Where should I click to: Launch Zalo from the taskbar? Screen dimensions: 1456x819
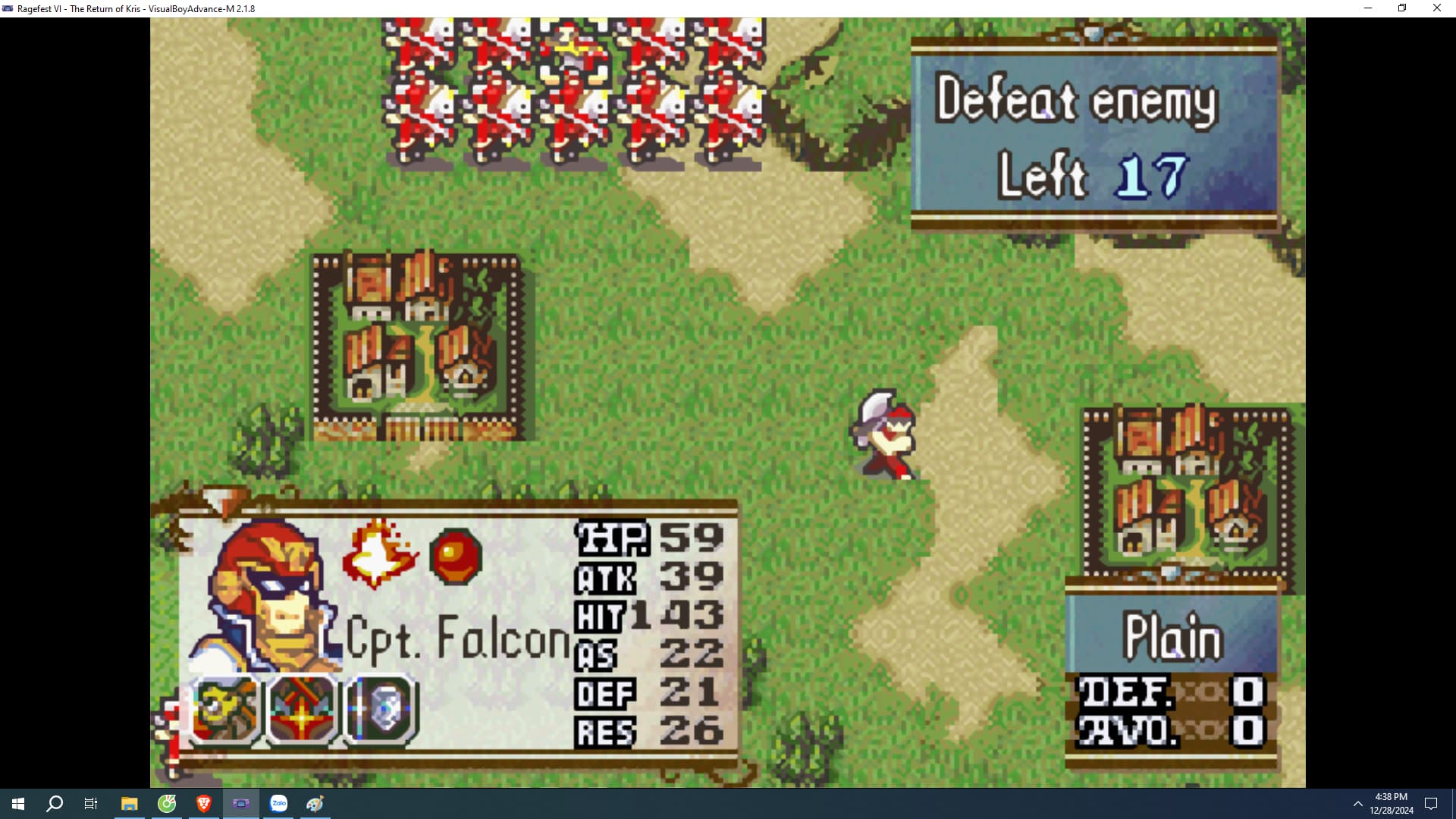click(278, 804)
